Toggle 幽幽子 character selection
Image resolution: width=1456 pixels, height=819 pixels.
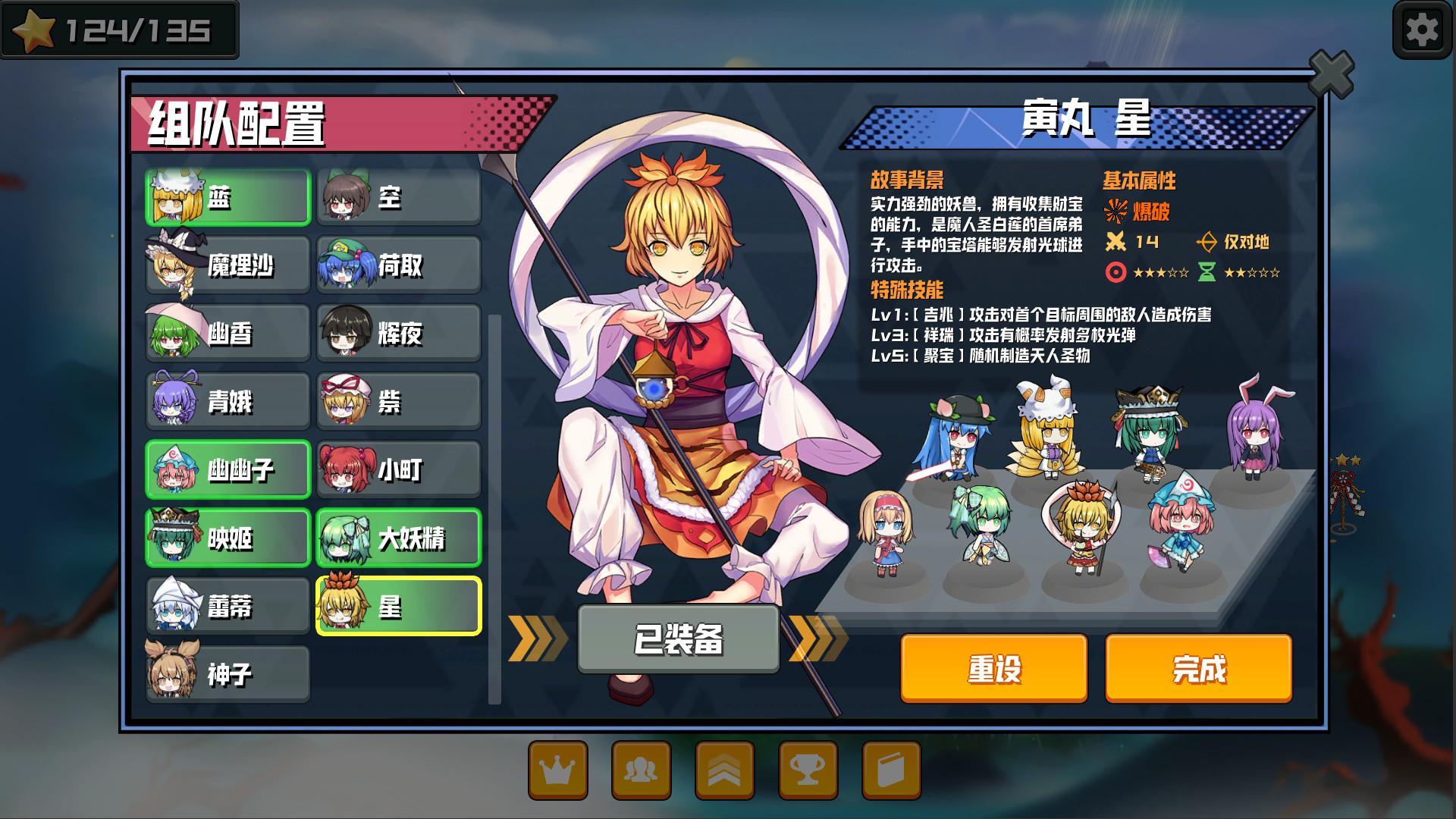pyautogui.click(x=227, y=469)
